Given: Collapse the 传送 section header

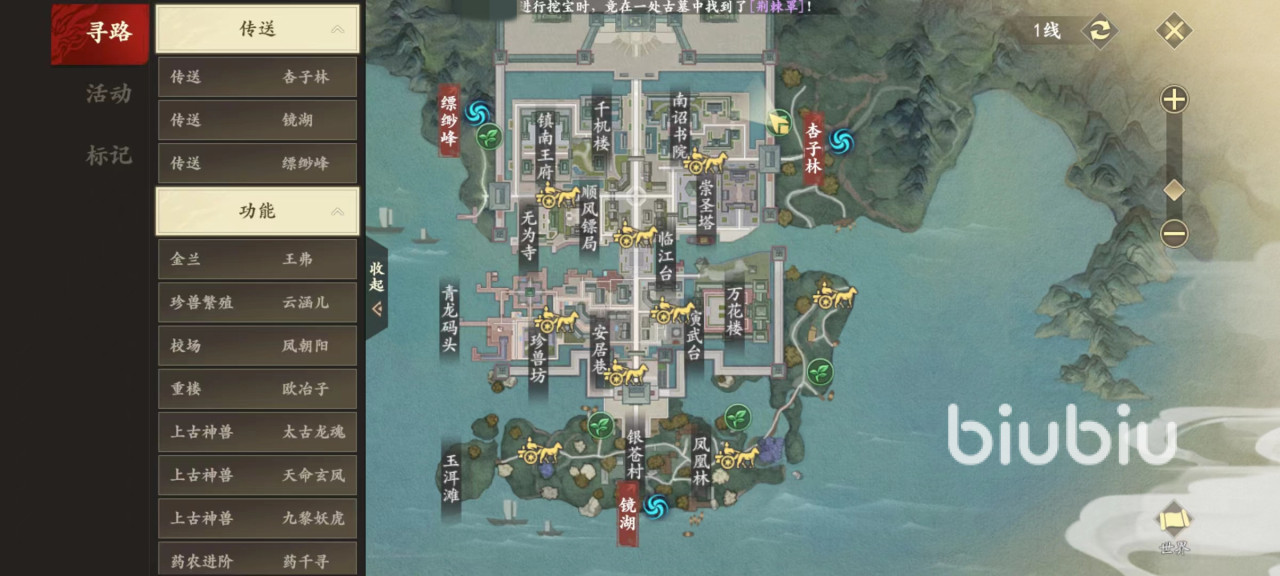Looking at the screenshot, I should click(x=257, y=29).
